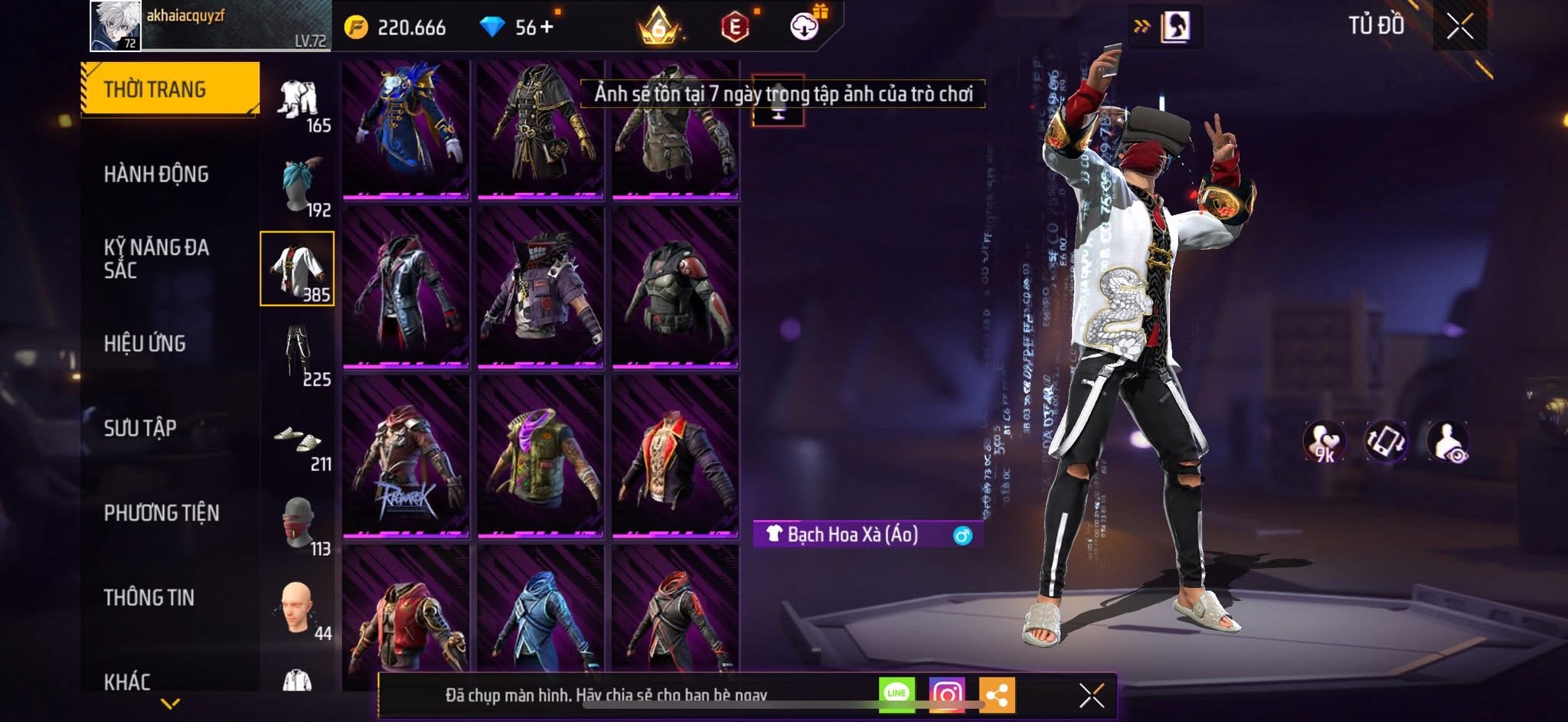The width and height of the screenshot is (1568, 722).
Task: Open the Hành Động category
Action: pyautogui.click(x=156, y=175)
